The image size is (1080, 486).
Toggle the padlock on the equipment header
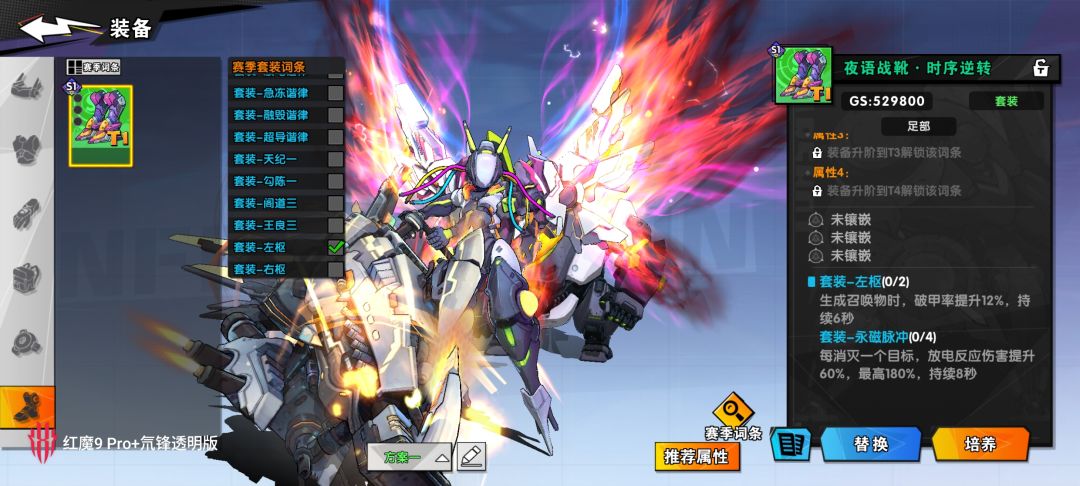(x=1041, y=68)
